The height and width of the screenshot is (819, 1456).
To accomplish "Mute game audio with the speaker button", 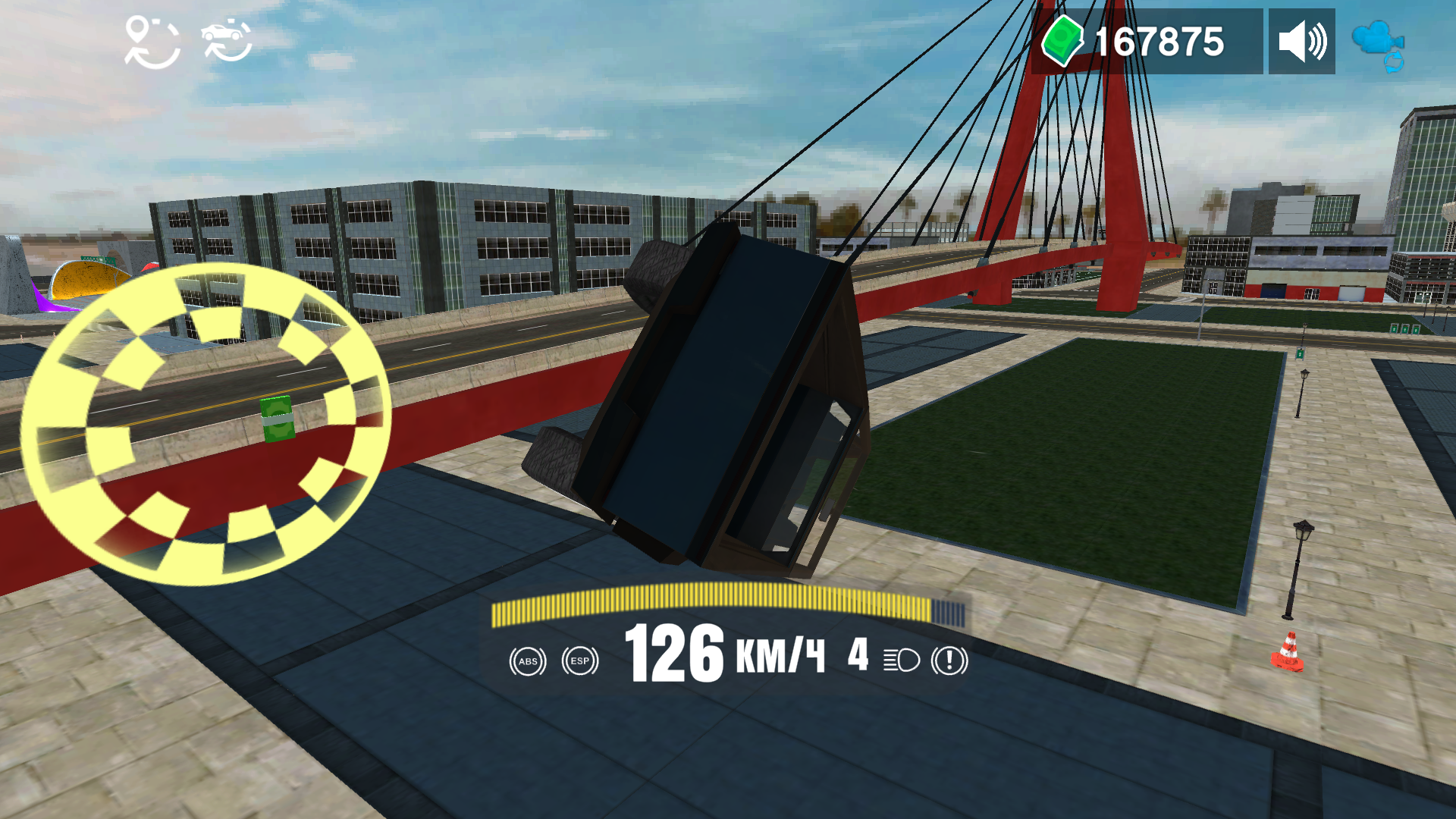I will [1302, 39].
